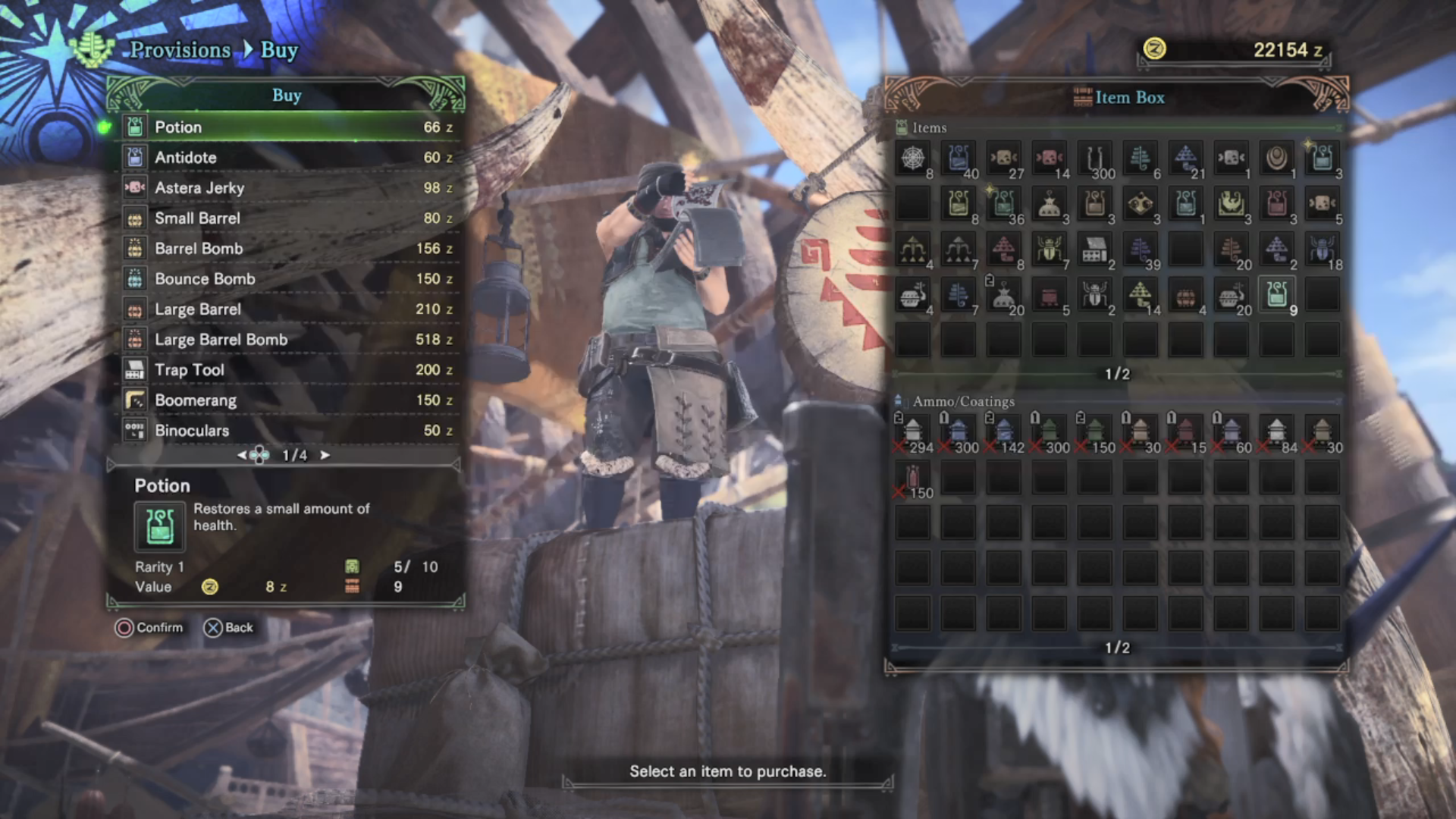Select the ammo slot holding 142
This screenshot has height=819, width=1456.
point(1004,432)
